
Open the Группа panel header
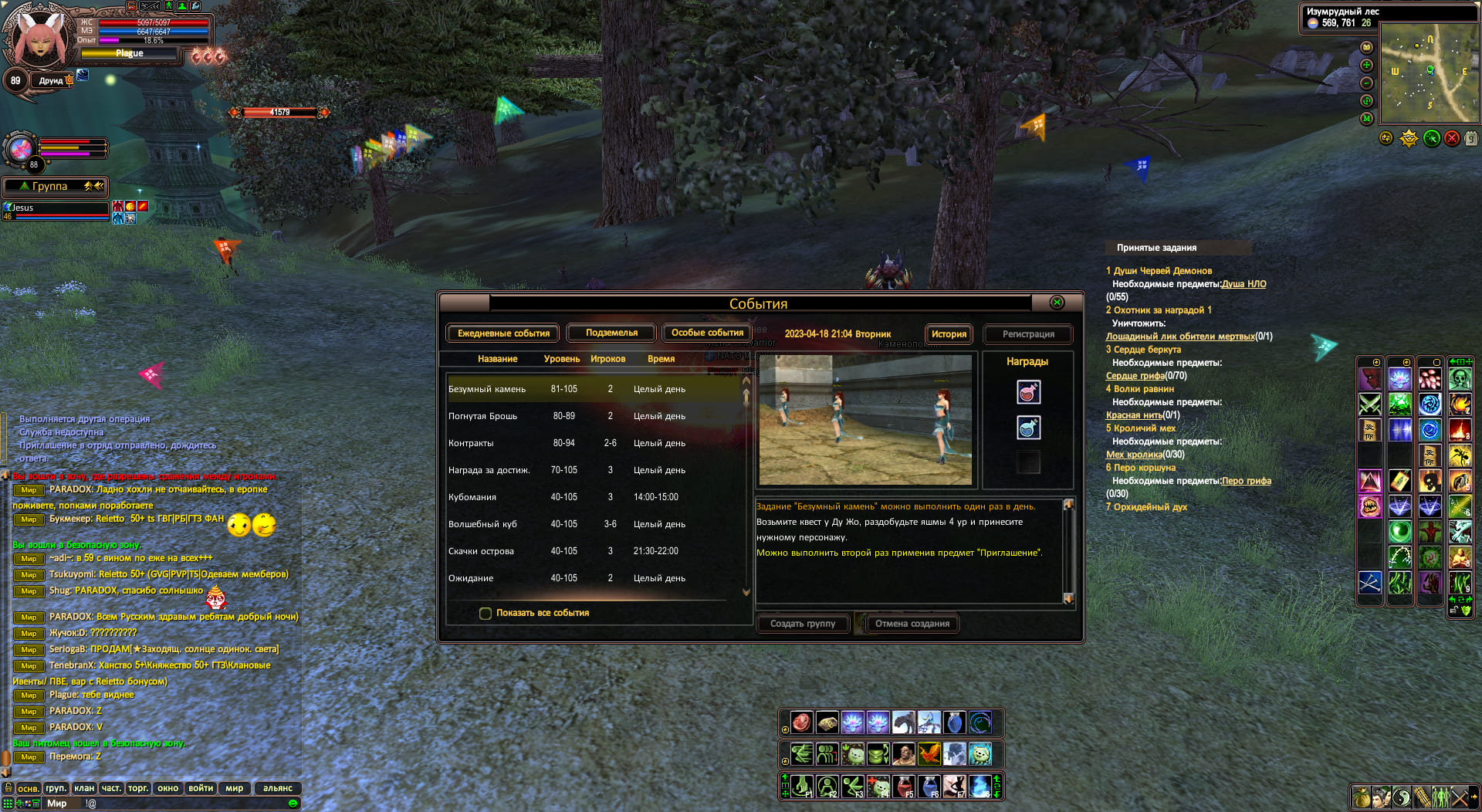pos(54,187)
